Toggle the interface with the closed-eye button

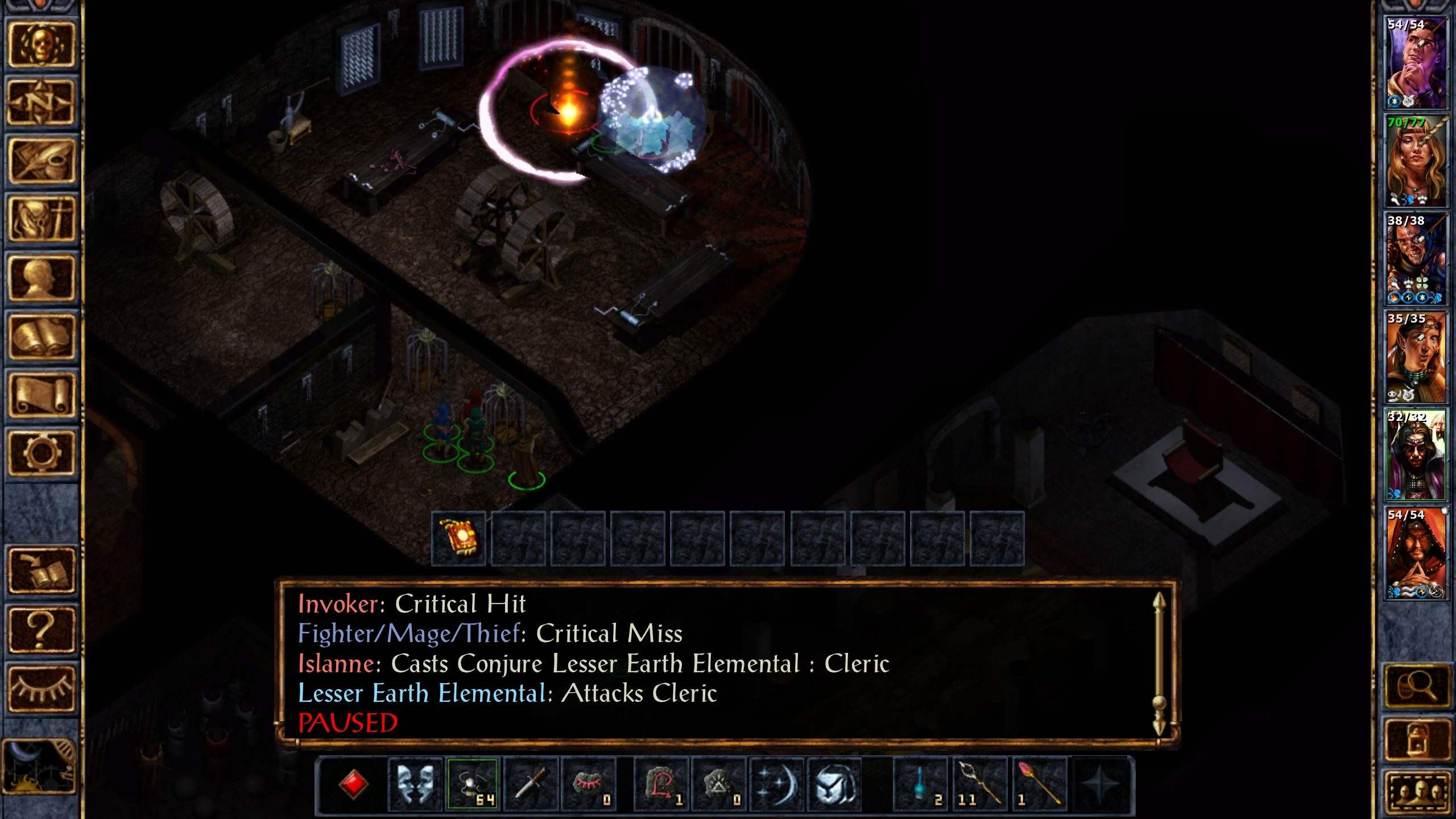point(41,688)
